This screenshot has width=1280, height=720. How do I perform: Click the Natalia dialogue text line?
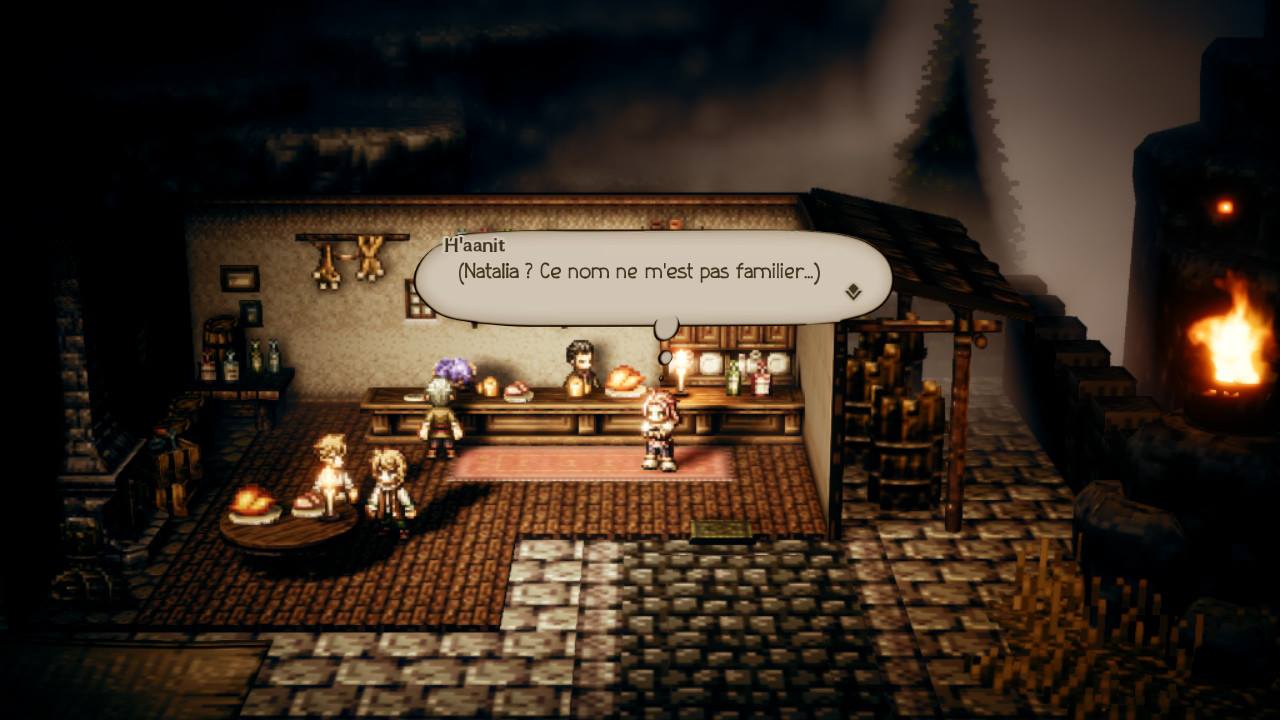(x=640, y=269)
